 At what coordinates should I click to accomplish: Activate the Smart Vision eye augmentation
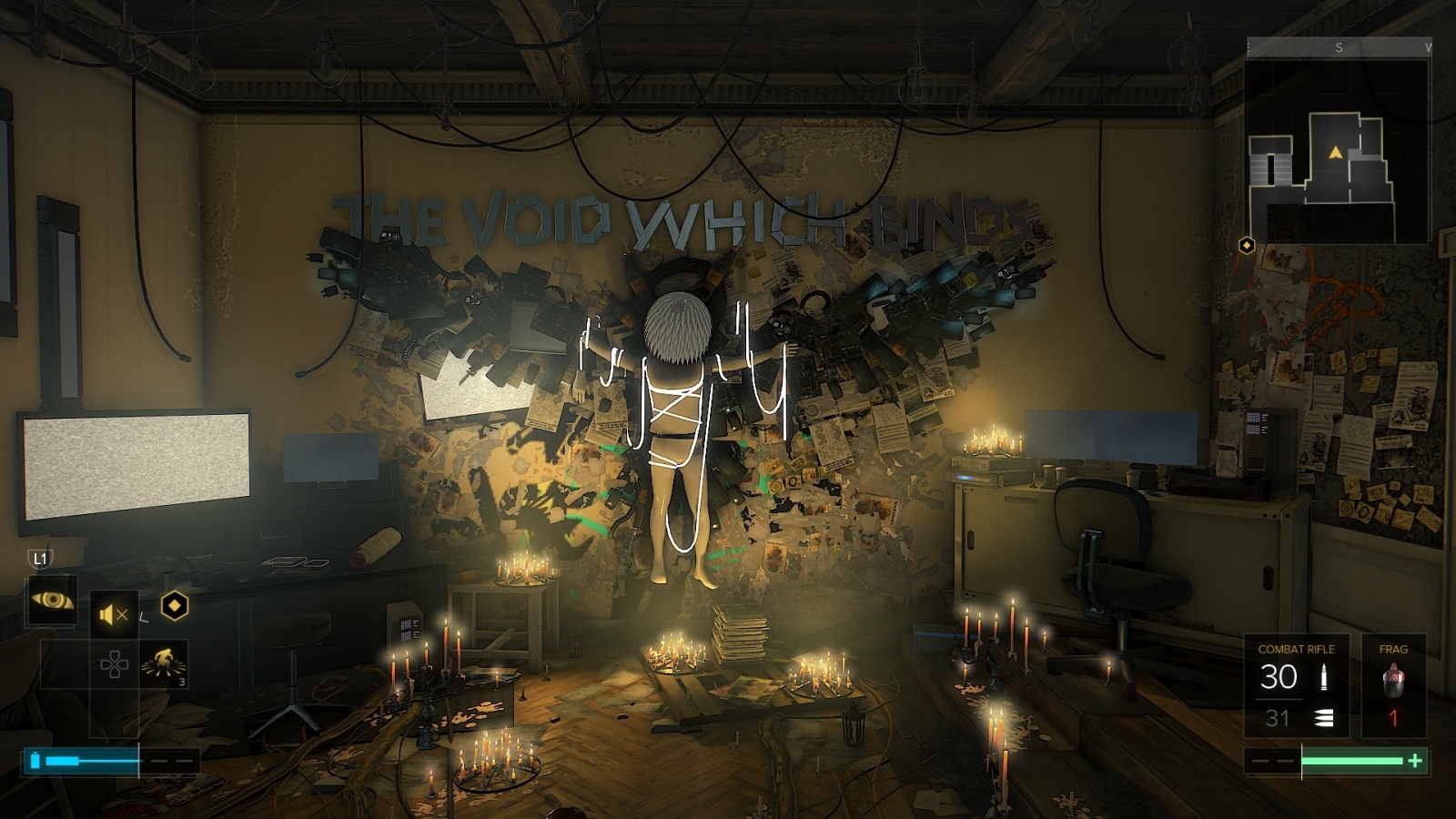(52, 600)
